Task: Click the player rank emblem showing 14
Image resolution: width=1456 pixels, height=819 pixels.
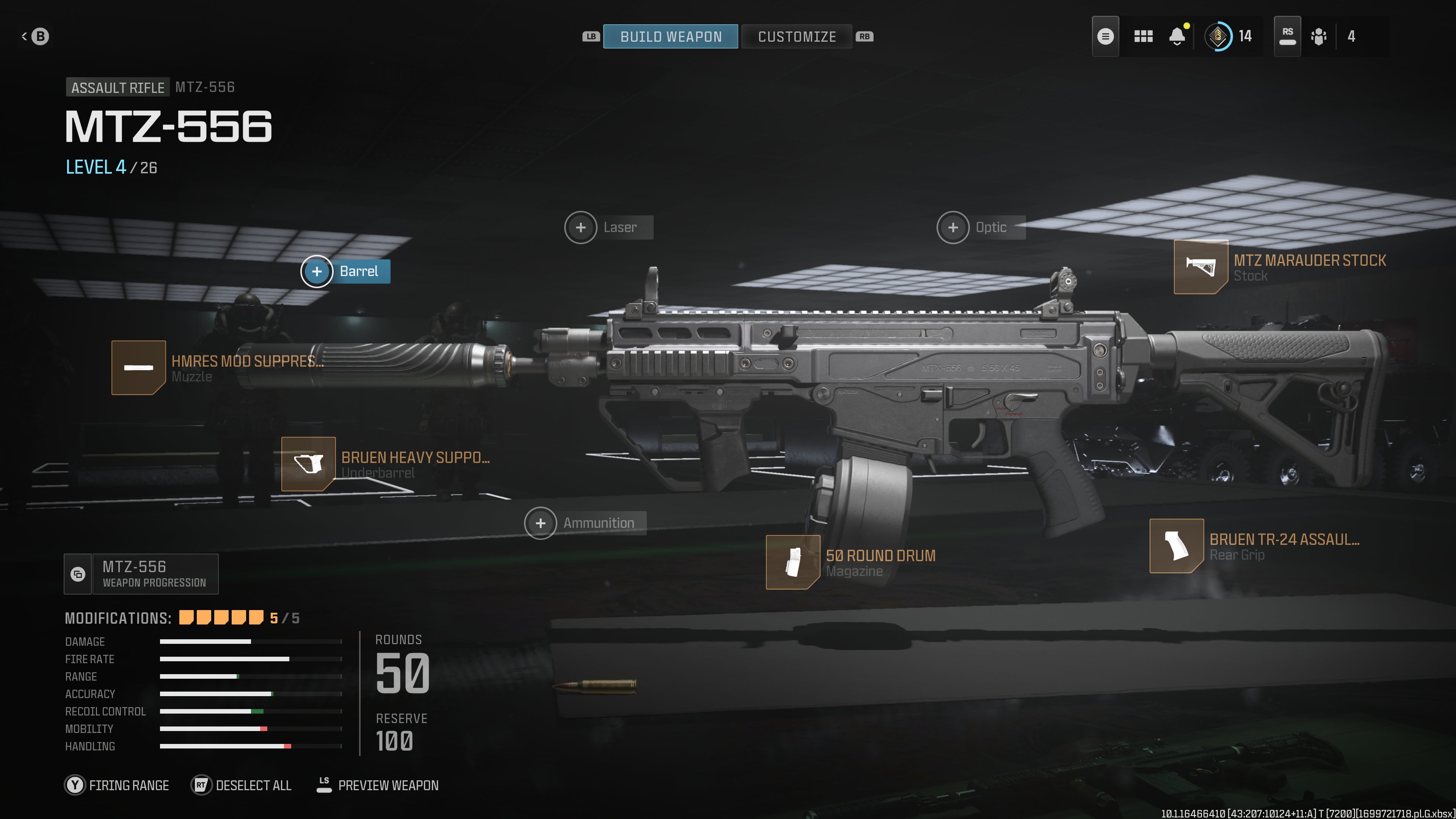Action: point(1219,36)
